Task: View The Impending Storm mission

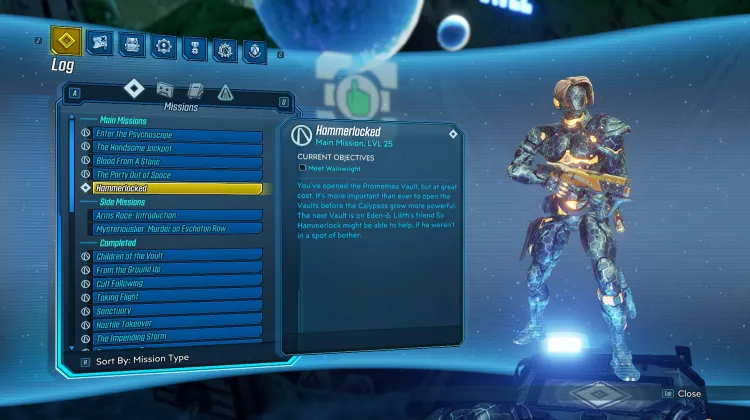Action: (177, 338)
